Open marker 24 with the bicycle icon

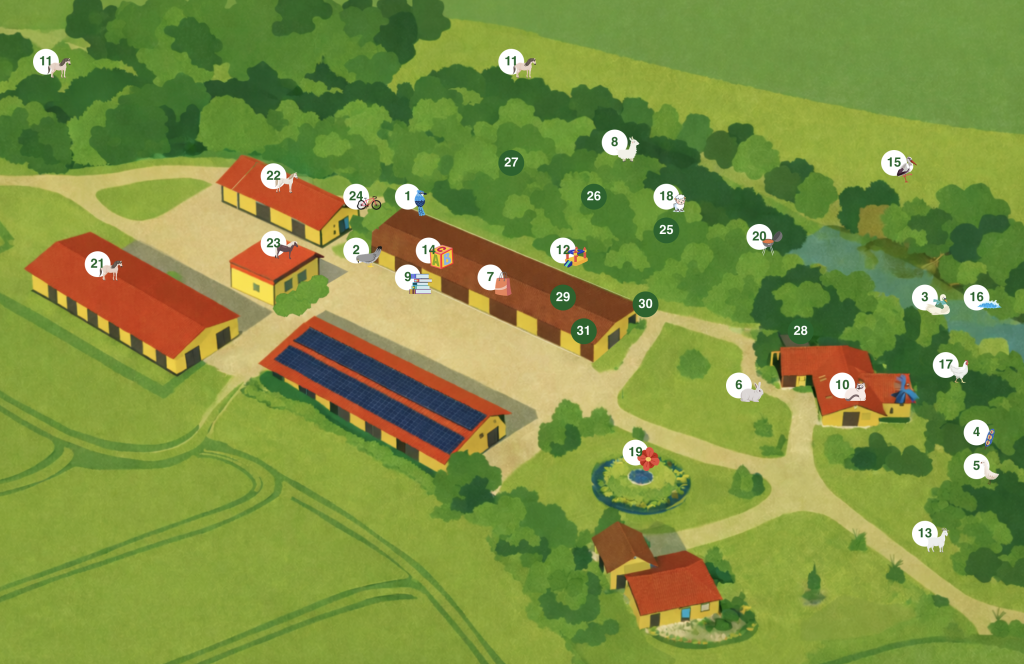click(357, 197)
